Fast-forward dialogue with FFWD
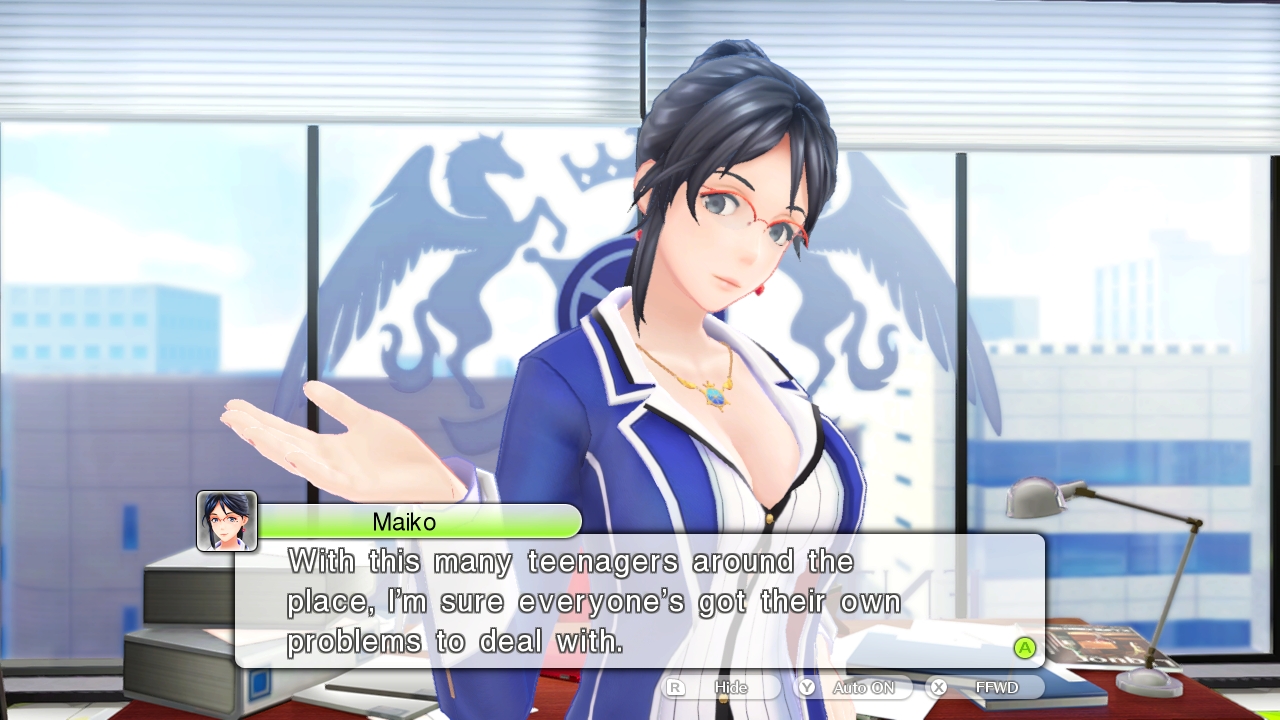This screenshot has width=1280, height=720. (986, 688)
